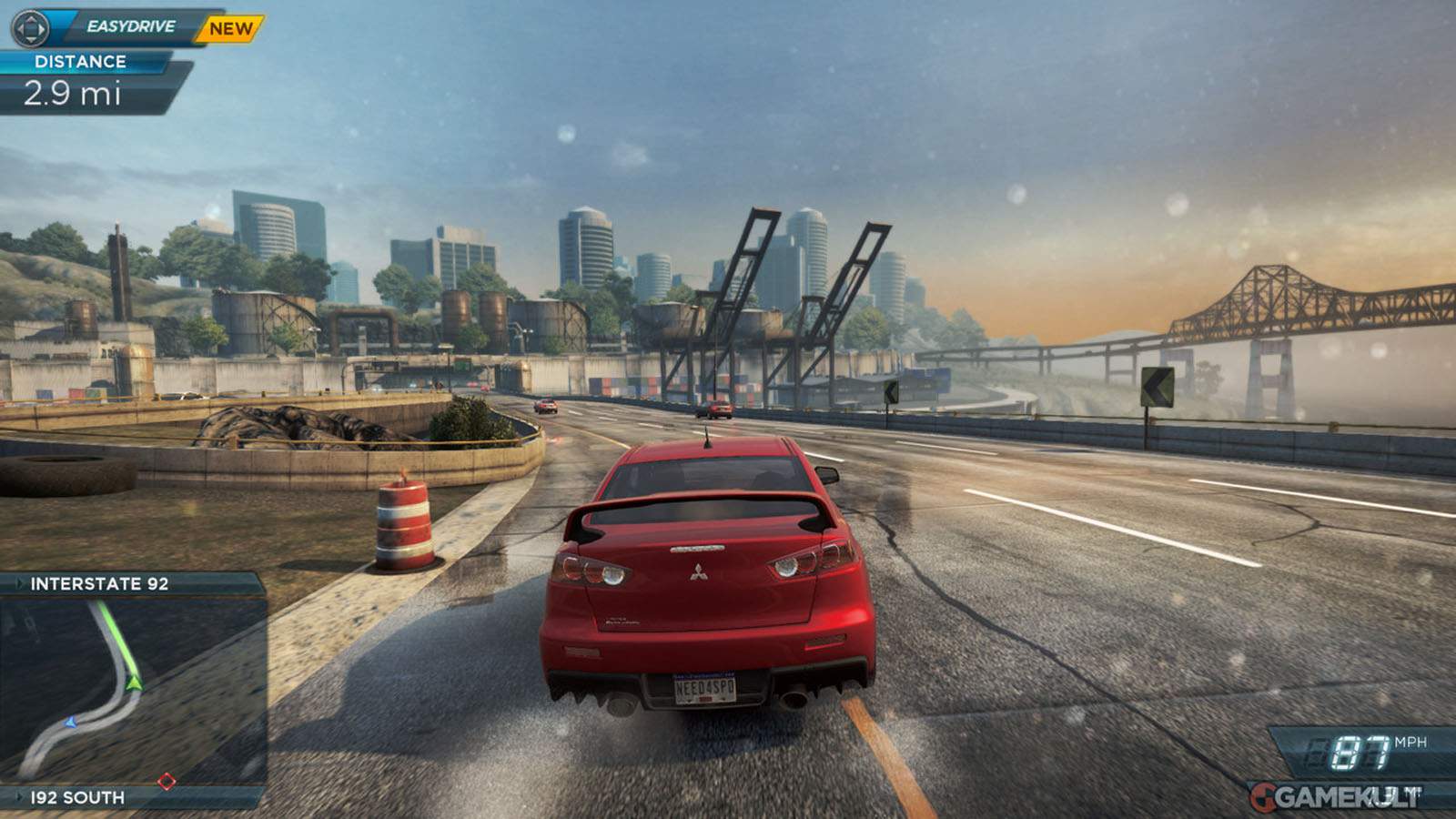Viewport: 1456px width, 819px height.
Task: Click the red diamond marker on the minimap
Action: coord(167,781)
